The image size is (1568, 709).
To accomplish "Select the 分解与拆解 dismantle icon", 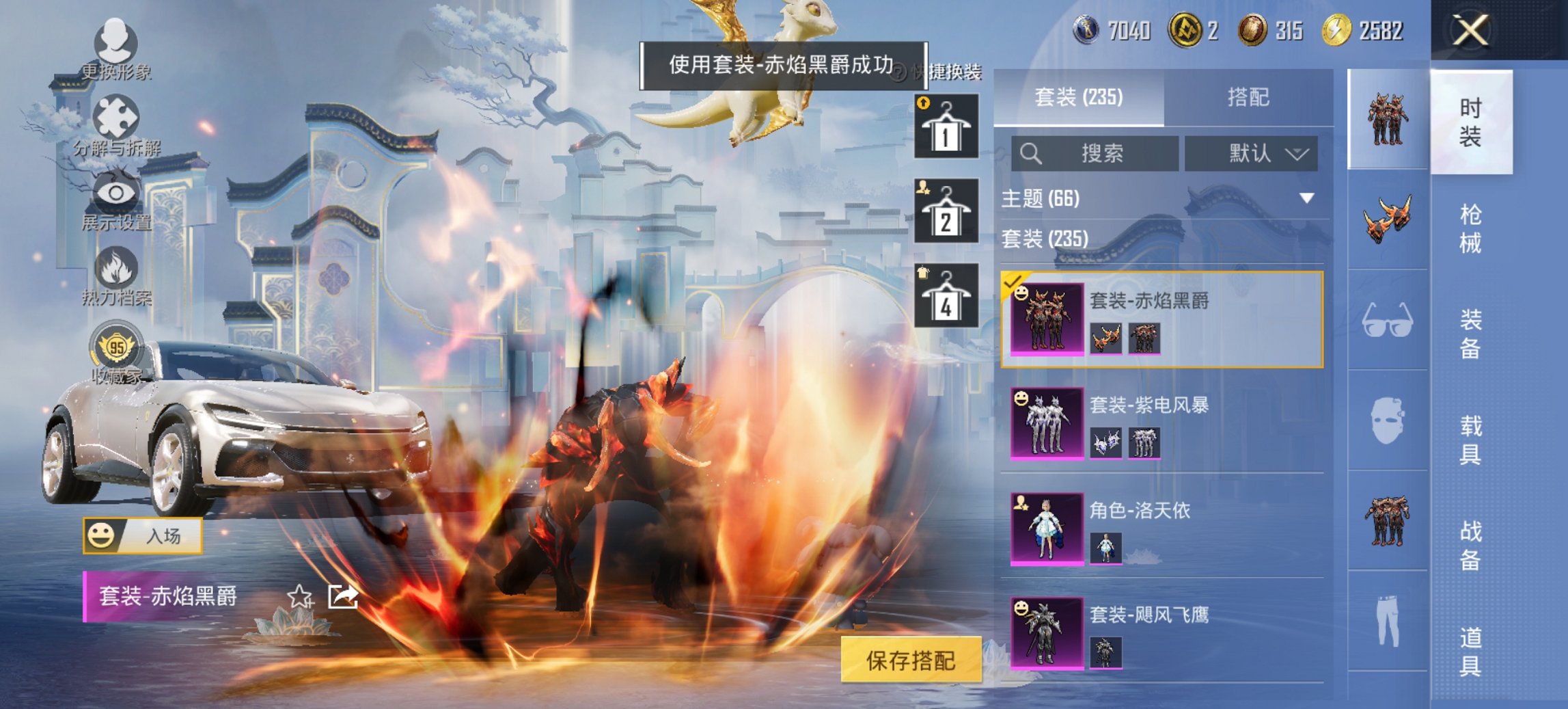I will click(118, 116).
